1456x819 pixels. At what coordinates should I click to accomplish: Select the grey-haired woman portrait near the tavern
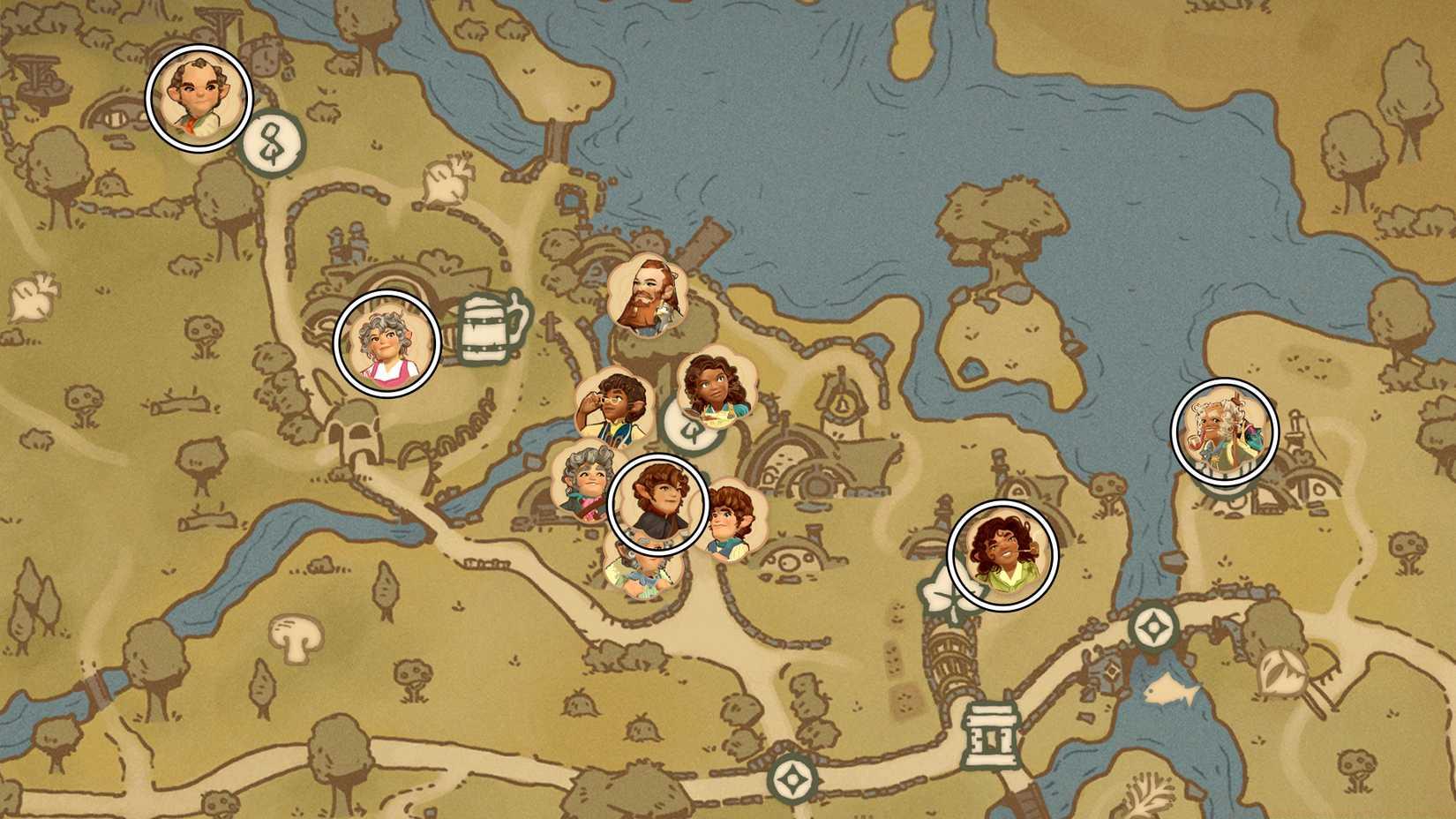[386, 346]
